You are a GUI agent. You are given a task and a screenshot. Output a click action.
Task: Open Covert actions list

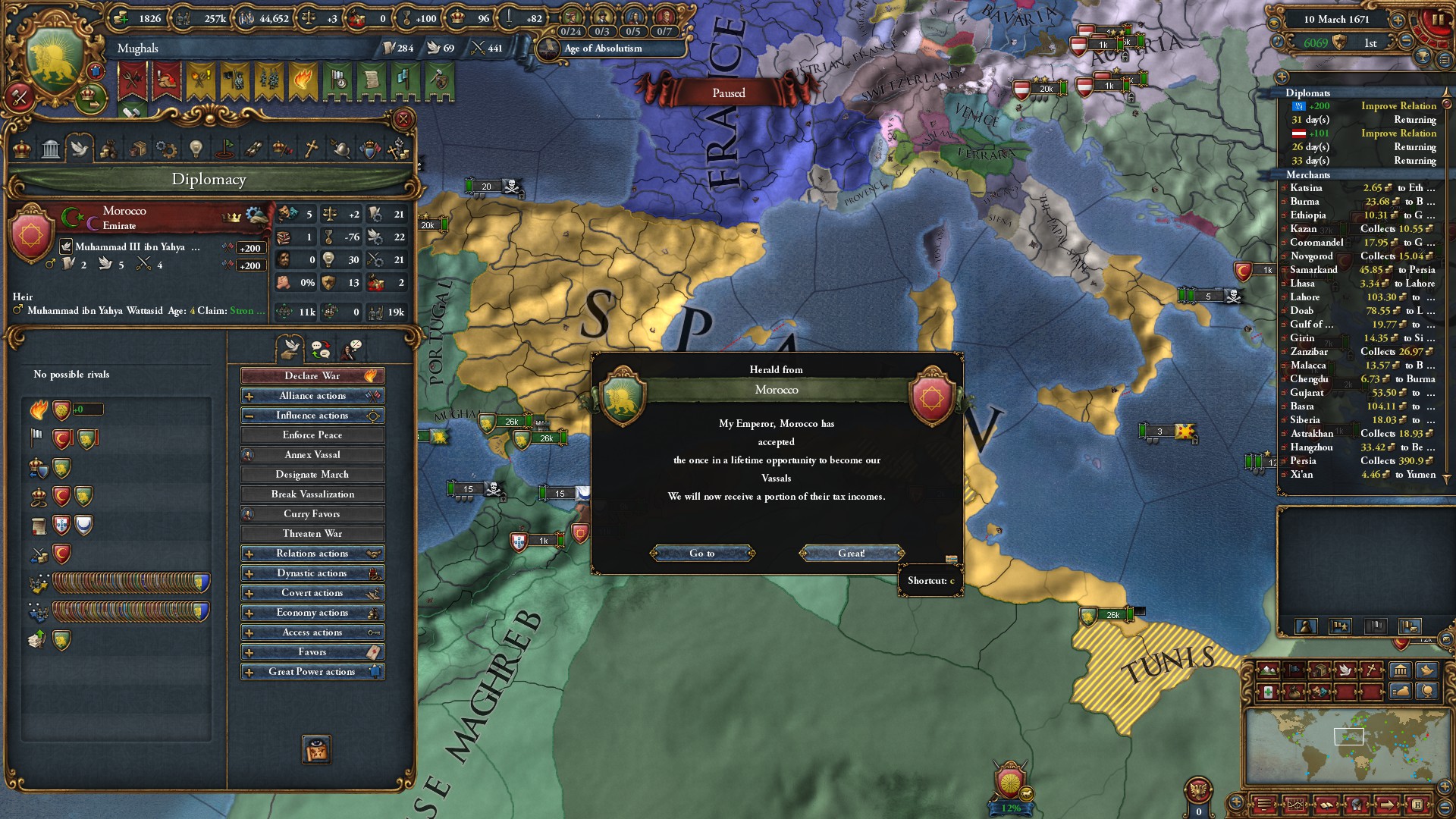coord(312,593)
